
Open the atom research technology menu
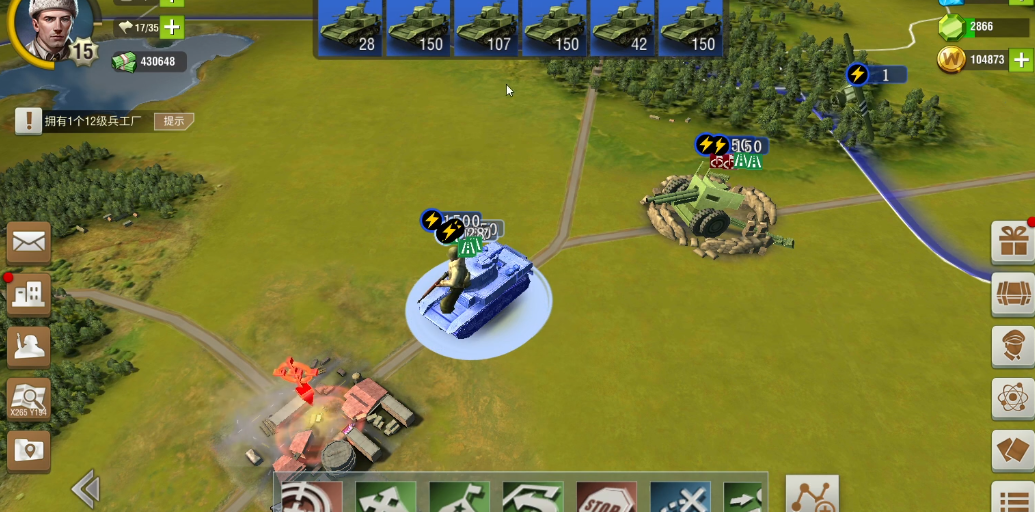[1013, 399]
